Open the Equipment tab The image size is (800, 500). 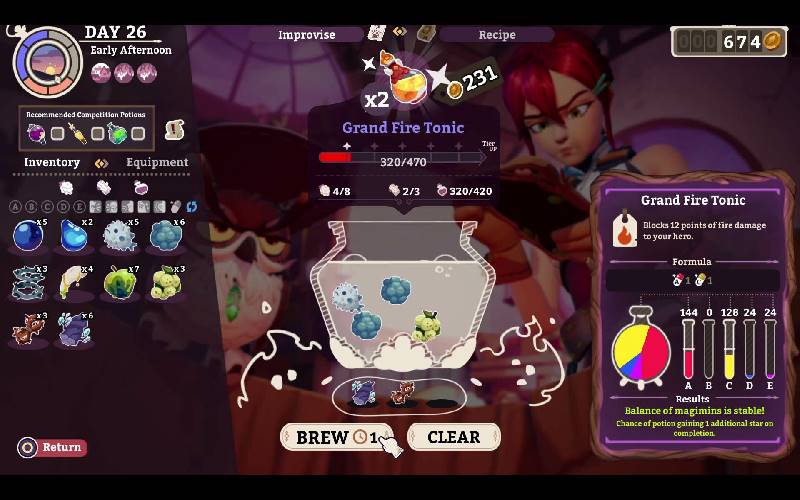(x=156, y=162)
